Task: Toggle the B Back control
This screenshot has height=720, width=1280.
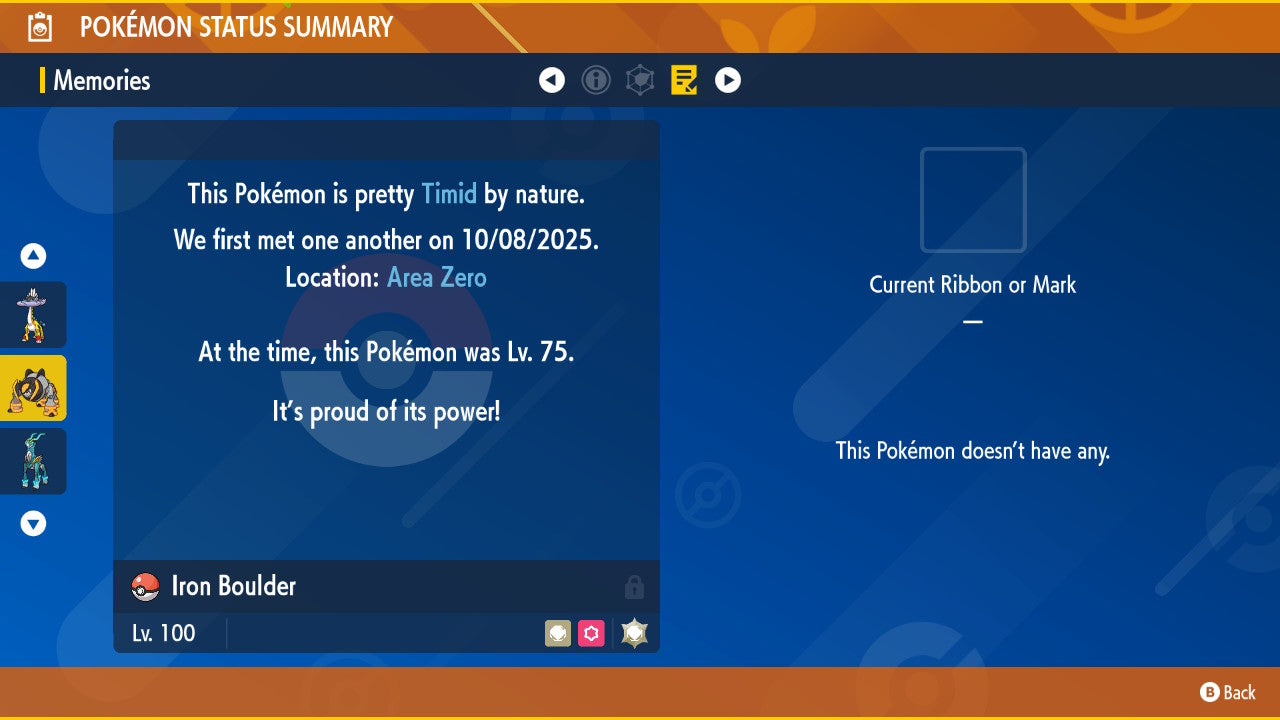Action: click(x=1225, y=692)
